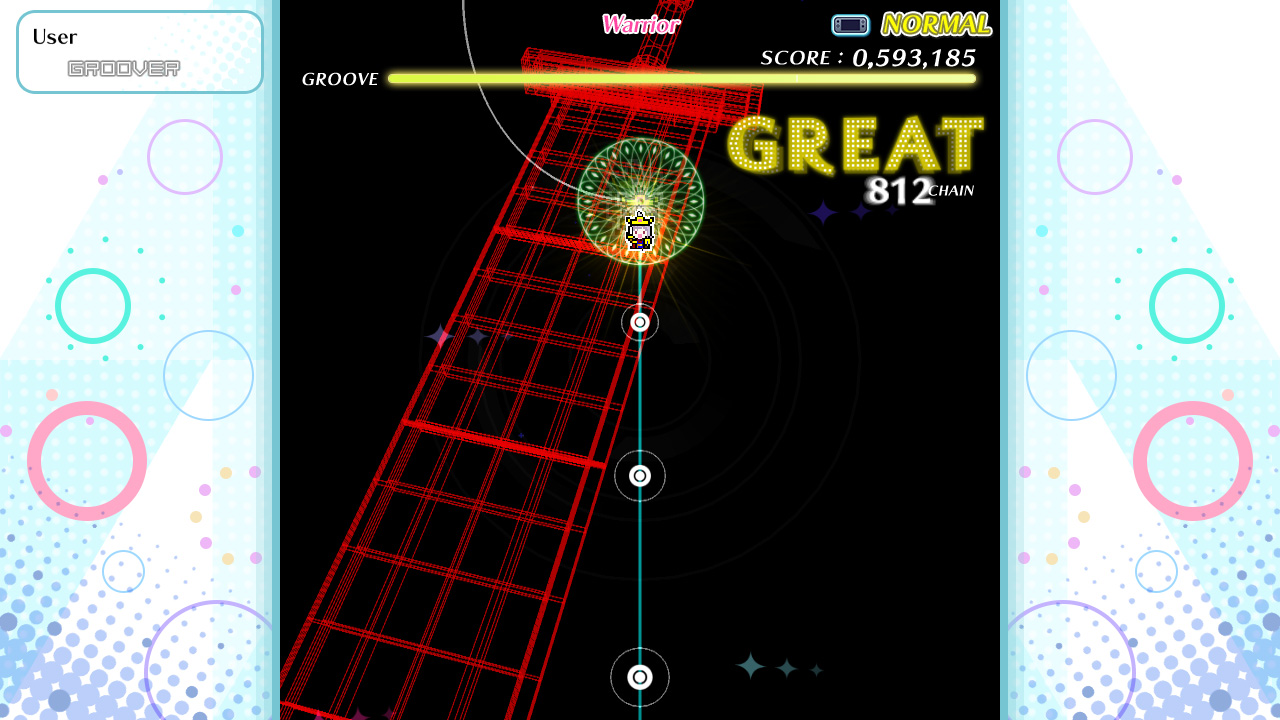Click the uppermost approaching tap note circle
Screen dimensions: 1280x720
[x=639, y=322]
